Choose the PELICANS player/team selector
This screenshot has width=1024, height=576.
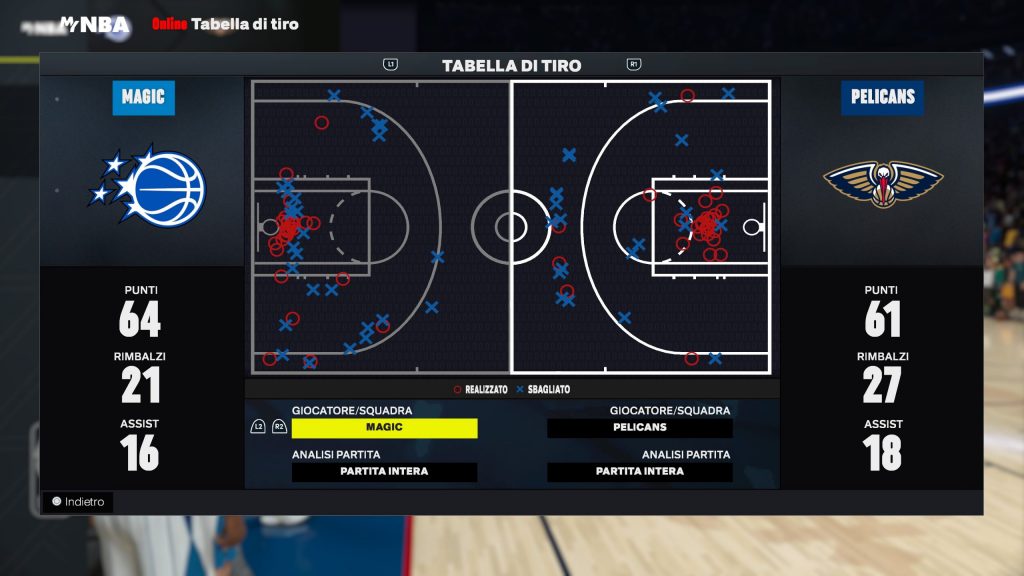point(640,428)
